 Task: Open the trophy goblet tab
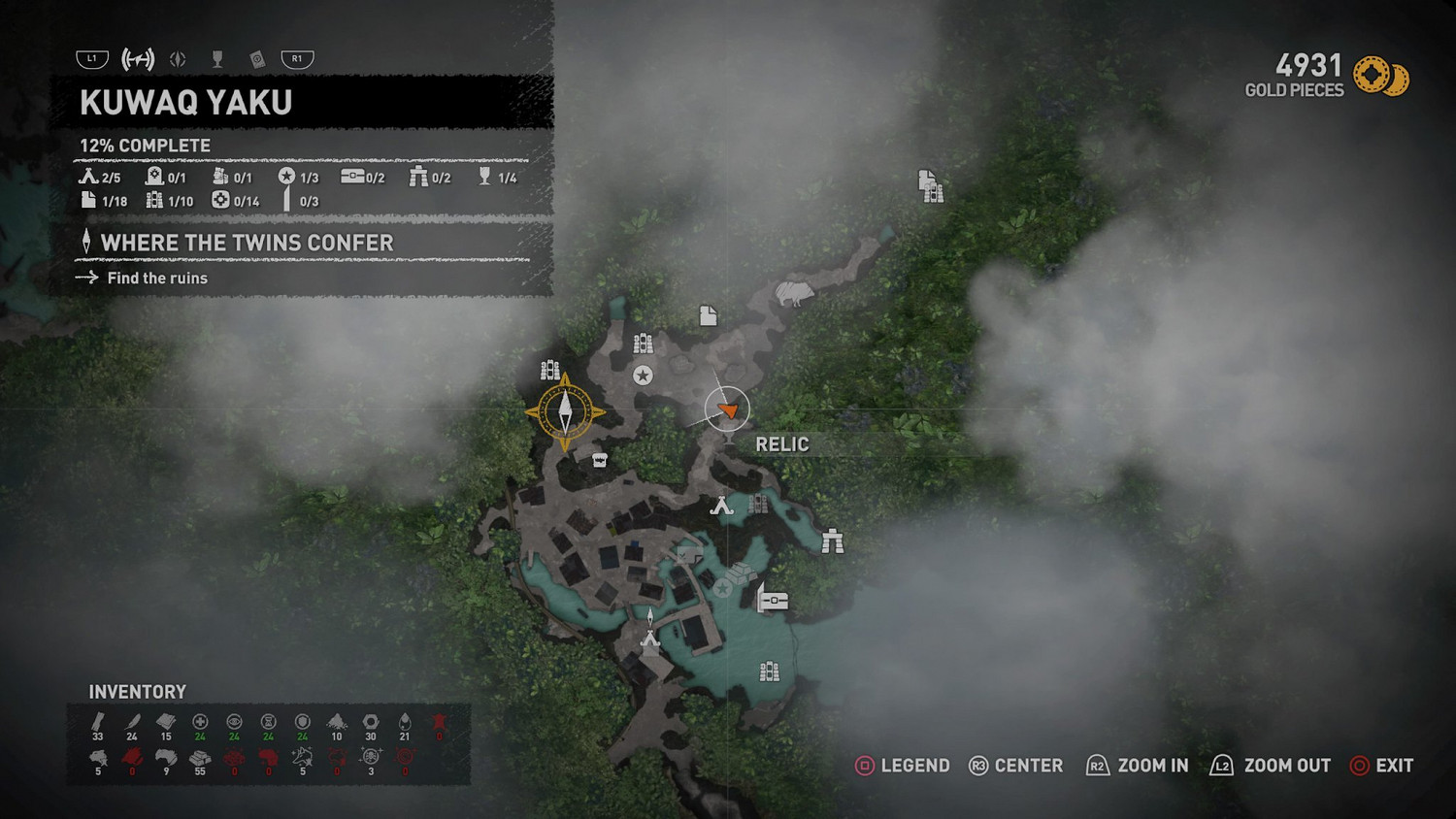pyautogui.click(x=217, y=59)
